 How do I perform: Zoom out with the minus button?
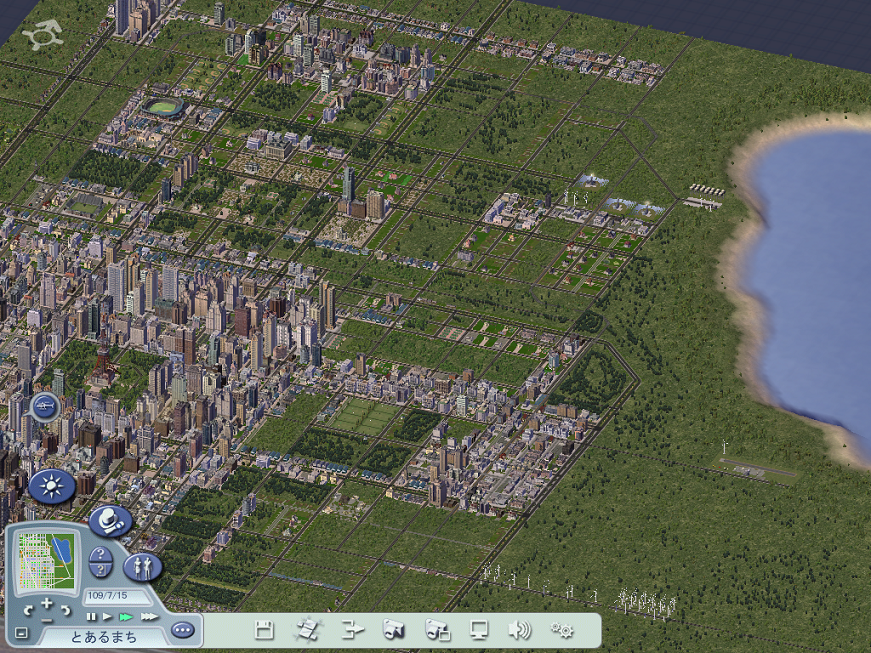point(46,620)
